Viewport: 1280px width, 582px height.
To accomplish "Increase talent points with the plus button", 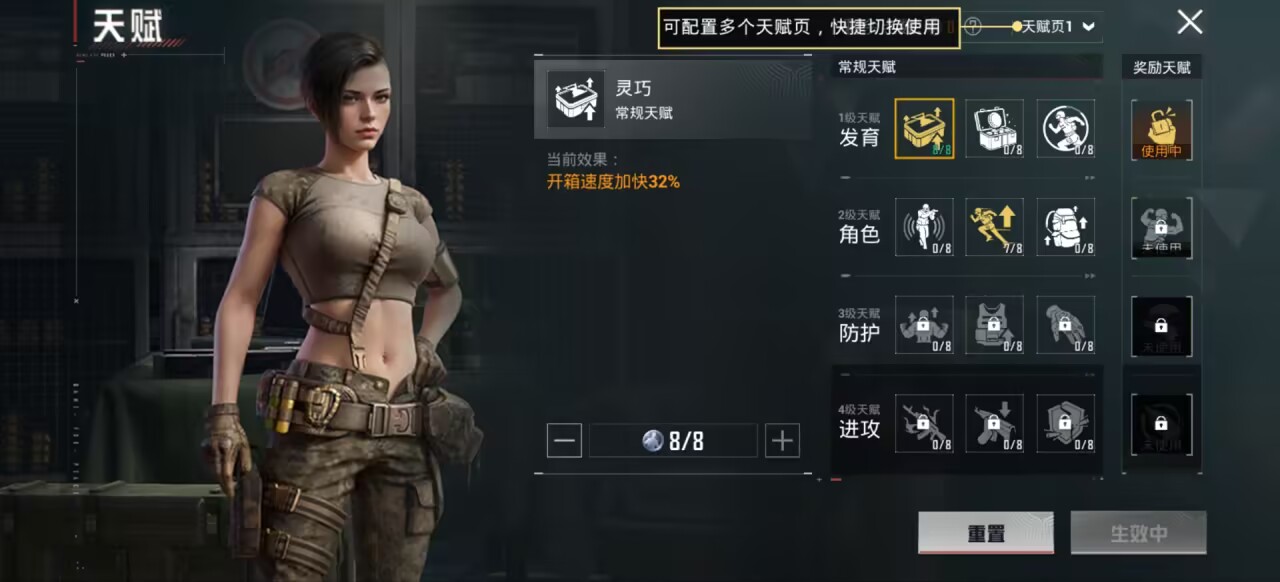I will (x=782, y=440).
